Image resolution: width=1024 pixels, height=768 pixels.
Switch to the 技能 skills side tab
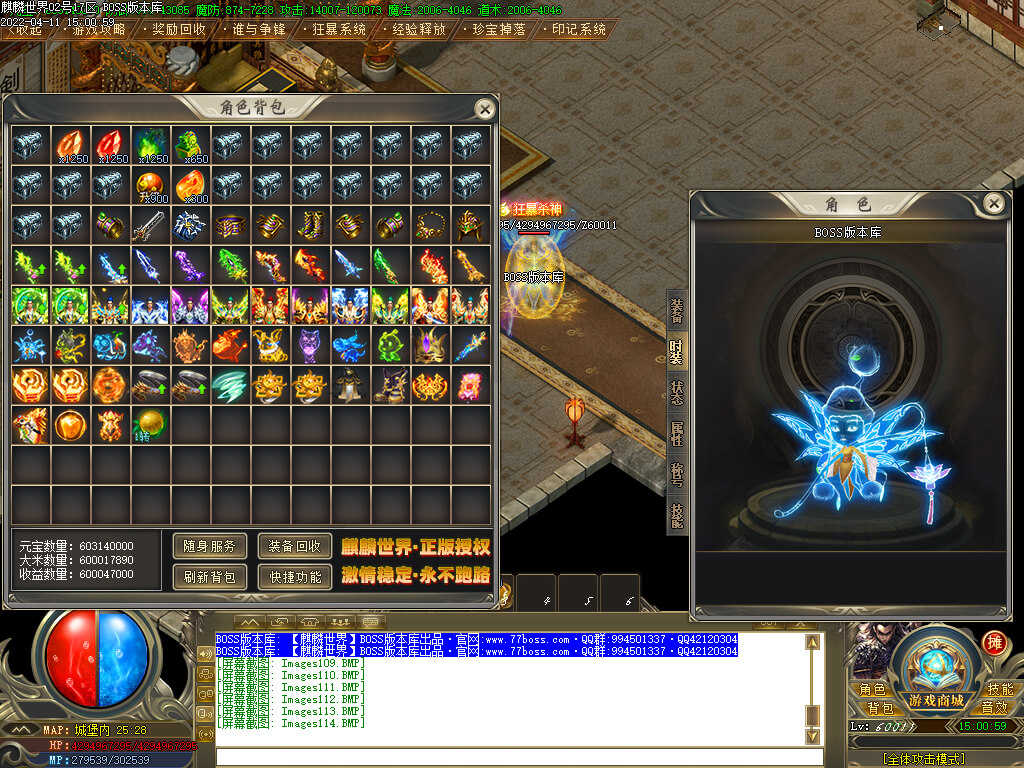click(677, 516)
